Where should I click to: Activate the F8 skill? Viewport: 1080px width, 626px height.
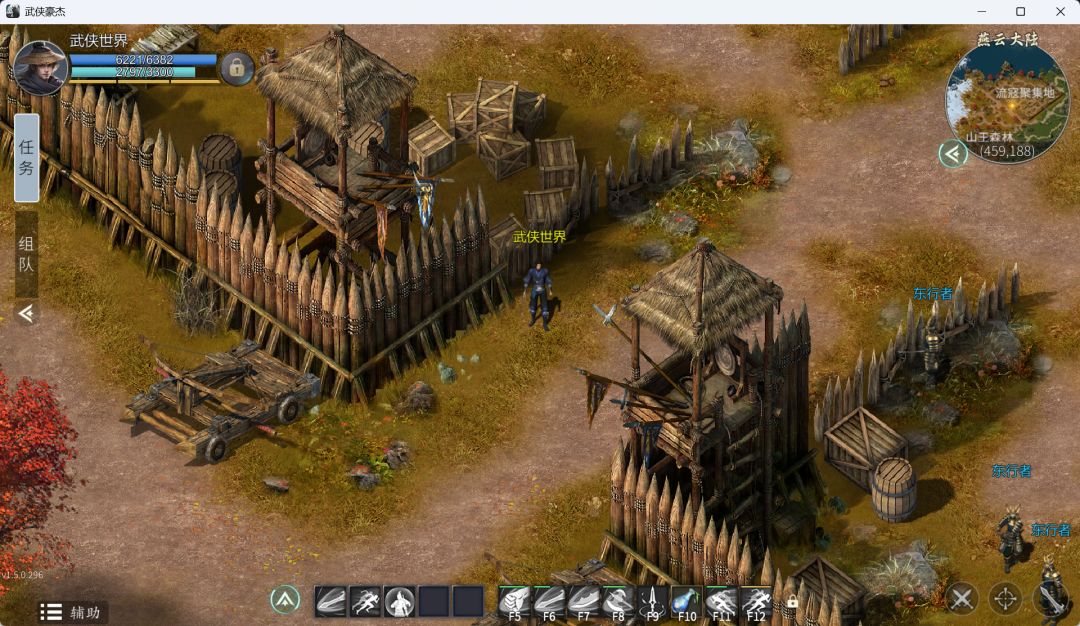(x=618, y=602)
